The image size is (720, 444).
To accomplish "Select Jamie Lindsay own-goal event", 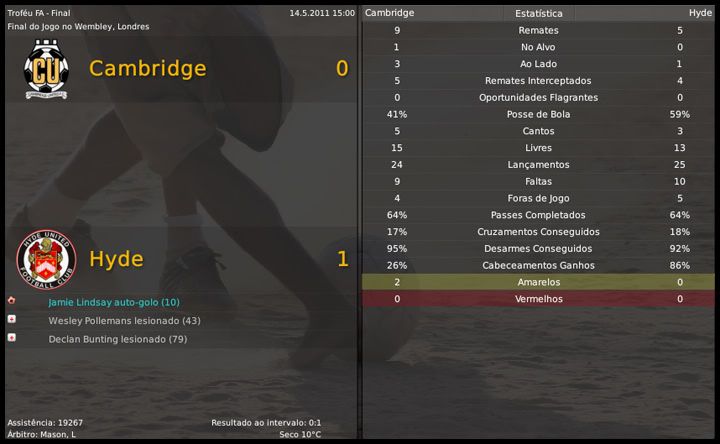I will (114, 302).
